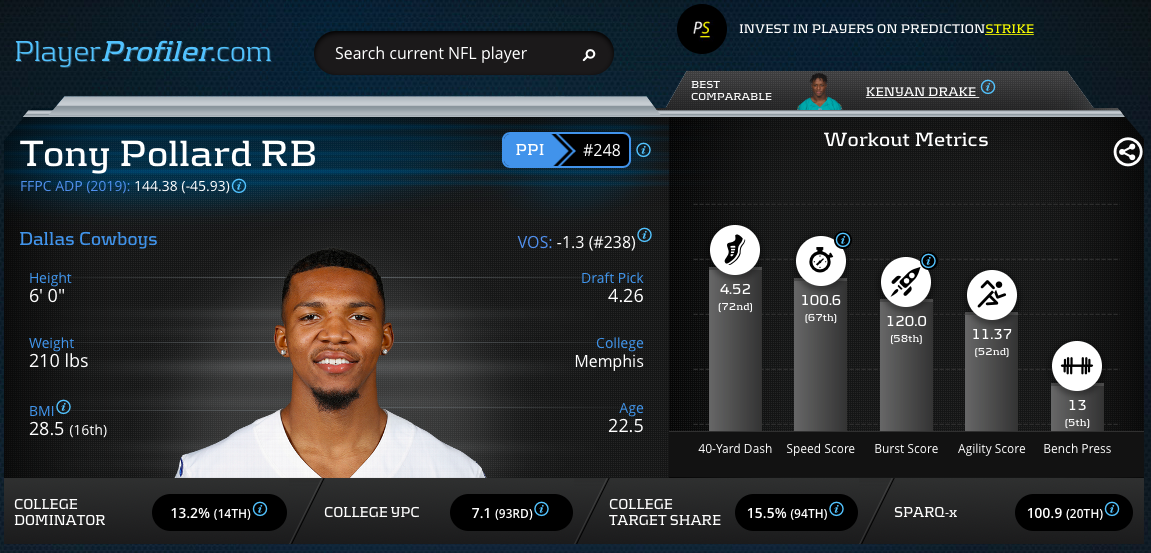Show info for PPI rank

644,150
